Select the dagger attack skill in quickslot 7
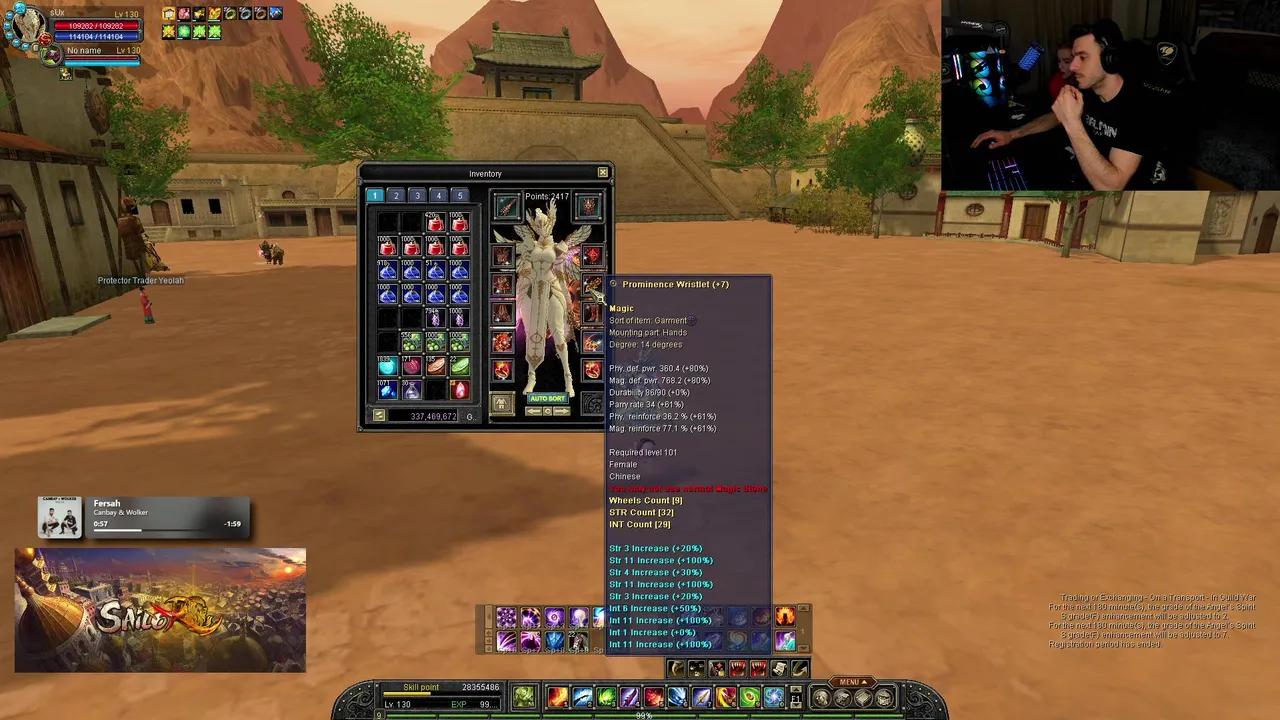The image size is (1280, 720). click(x=700, y=696)
